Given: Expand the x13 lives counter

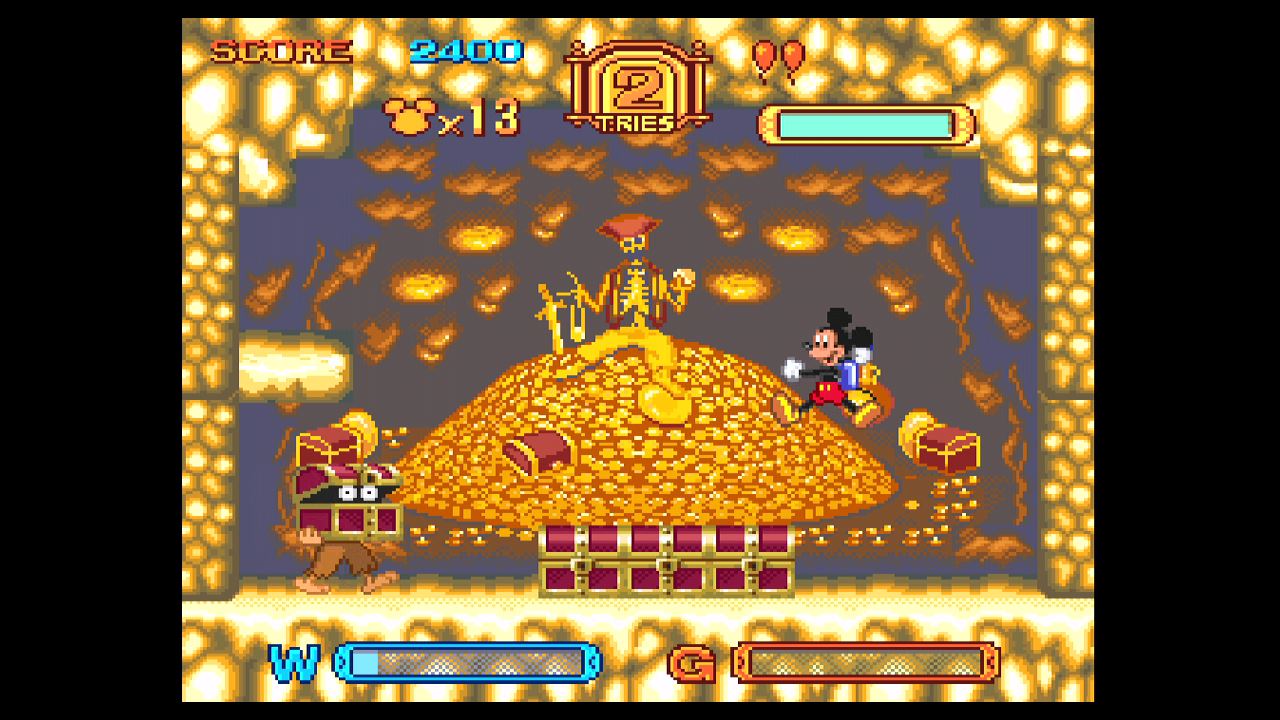Looking at the screenshot, I should (x=477, y=117).
